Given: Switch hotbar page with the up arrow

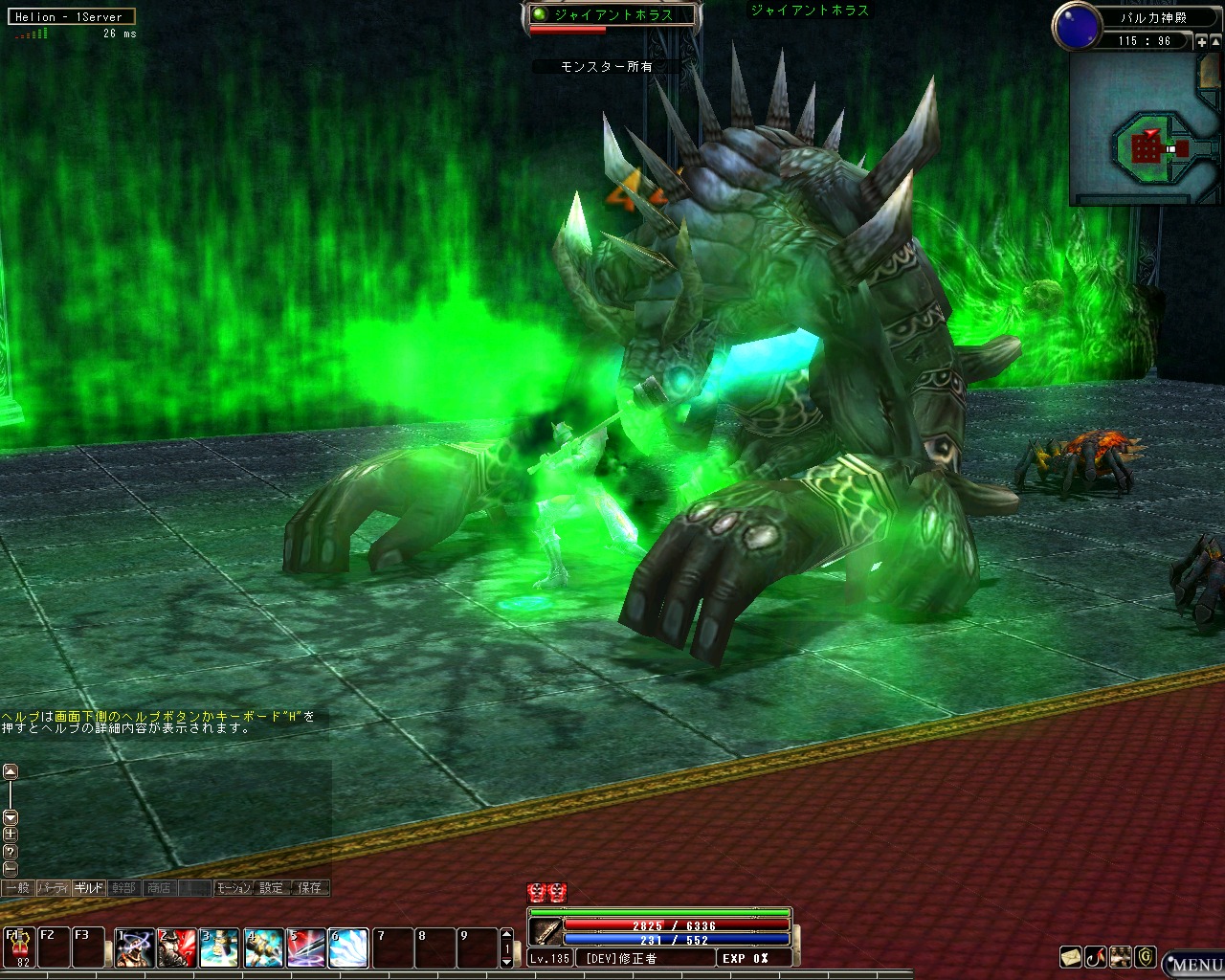Looking at the screenshot, I should click(x=507, y=934).
